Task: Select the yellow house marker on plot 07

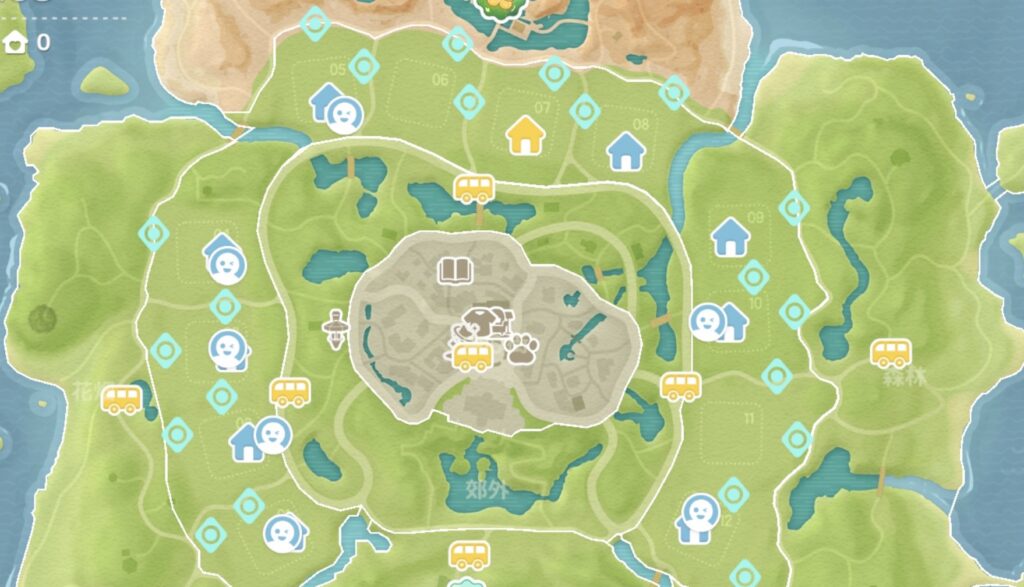Action: point(525,136)
